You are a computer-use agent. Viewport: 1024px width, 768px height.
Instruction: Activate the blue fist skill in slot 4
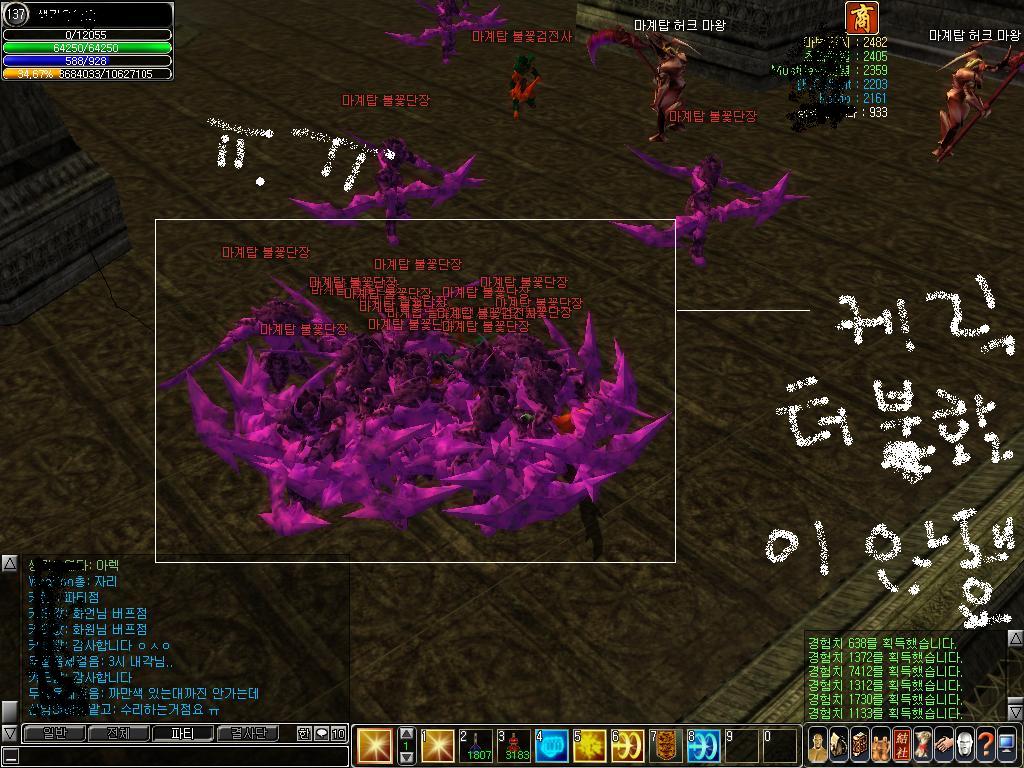(552, 746)
